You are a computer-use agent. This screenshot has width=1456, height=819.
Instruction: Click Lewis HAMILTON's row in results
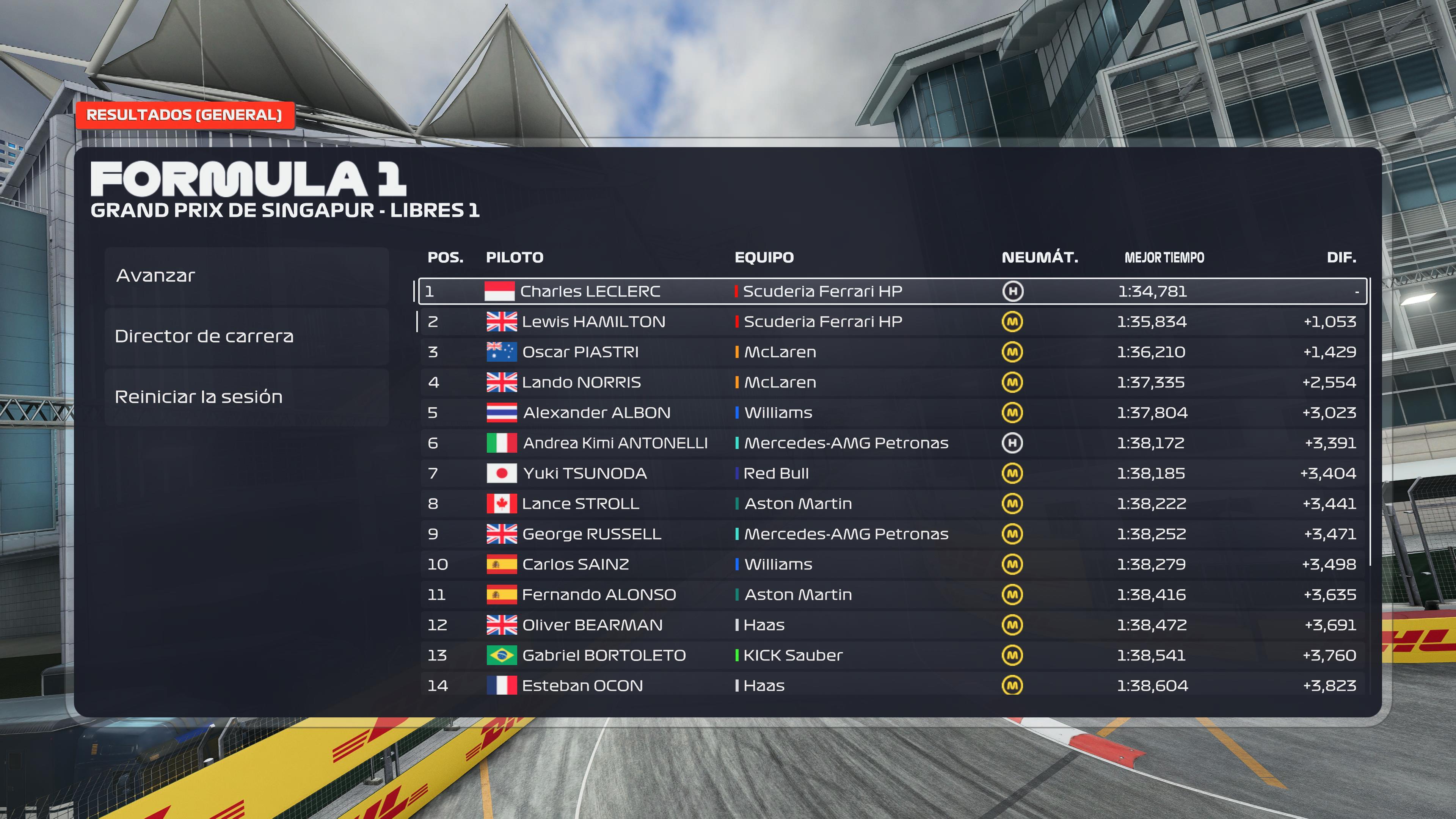point(892,322)
